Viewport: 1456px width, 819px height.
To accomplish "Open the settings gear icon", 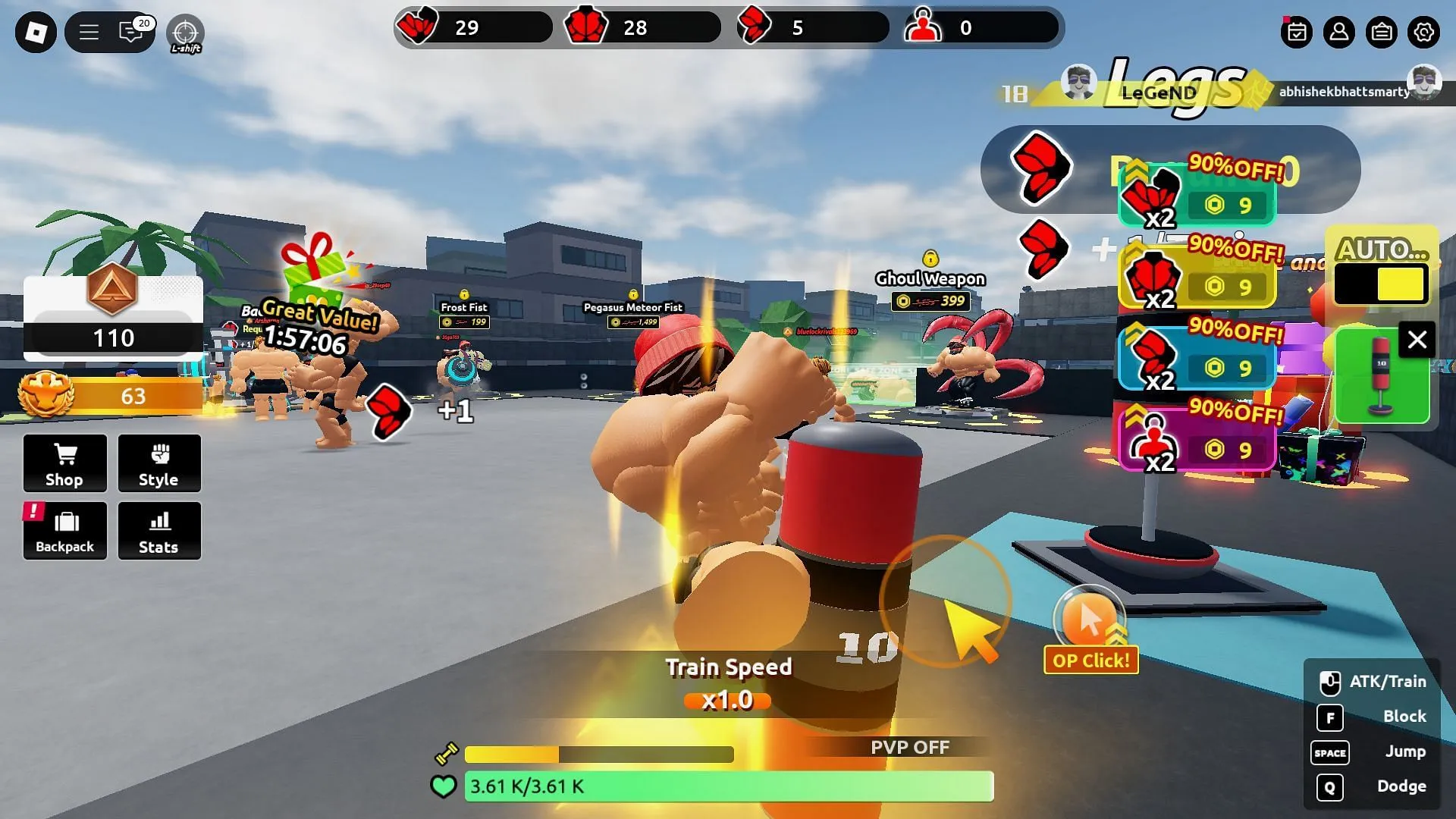I will click(x=1423, y=33).
